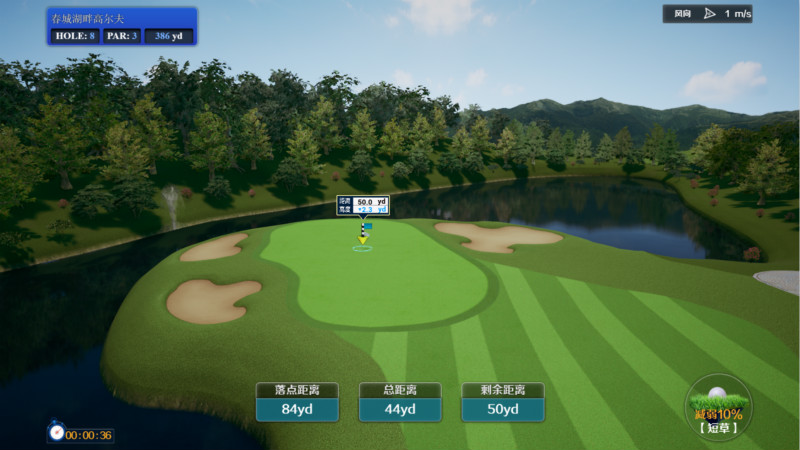Open the hole info panel for hole 8
Screen dimensions: 800x450
[x=122, y=27]
